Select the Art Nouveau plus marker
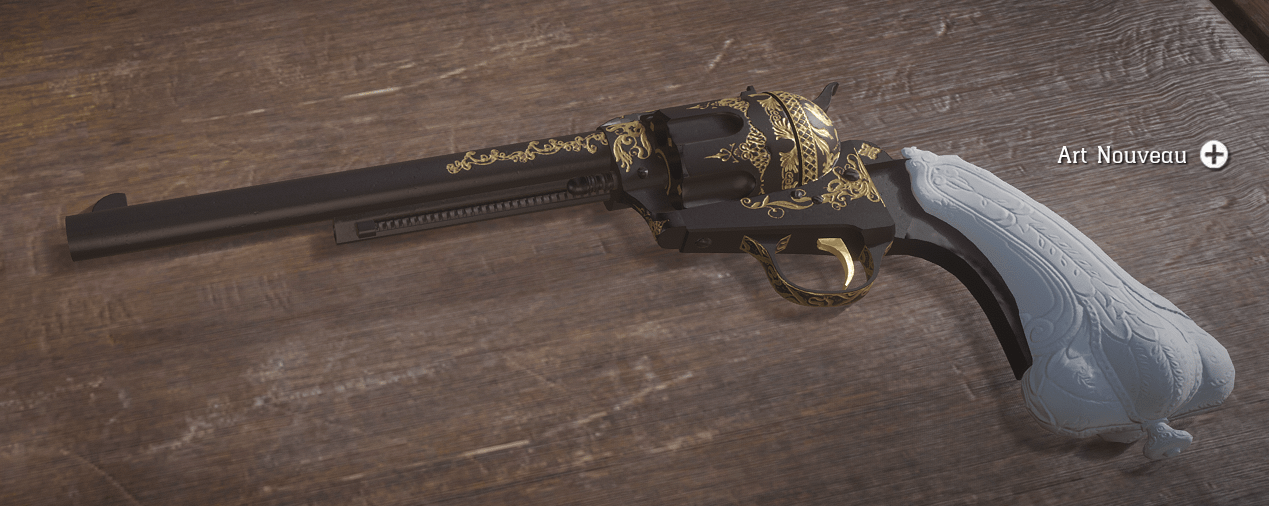 (1214, 155)
